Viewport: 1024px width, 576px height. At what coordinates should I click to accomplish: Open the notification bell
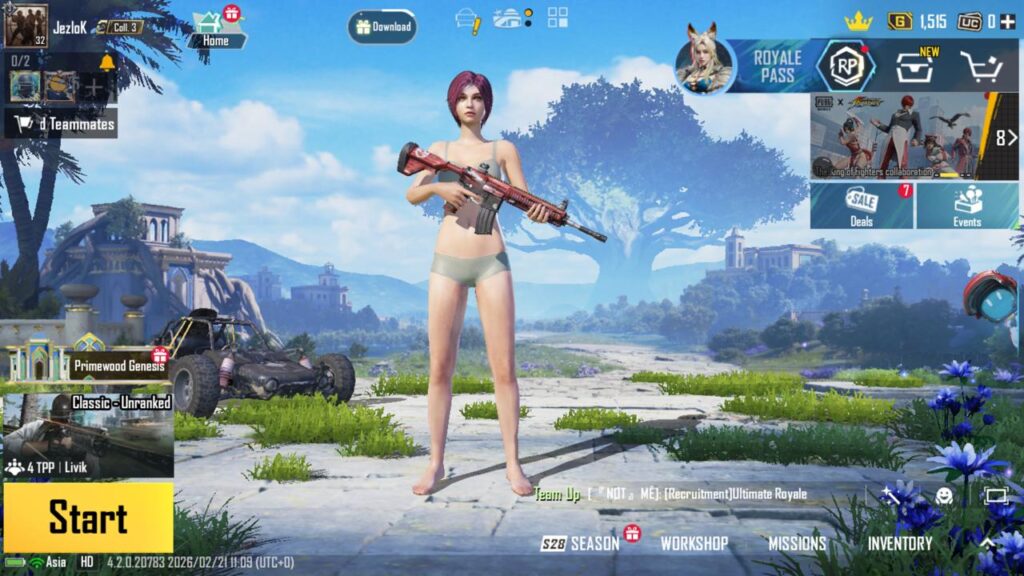(107, 63)
